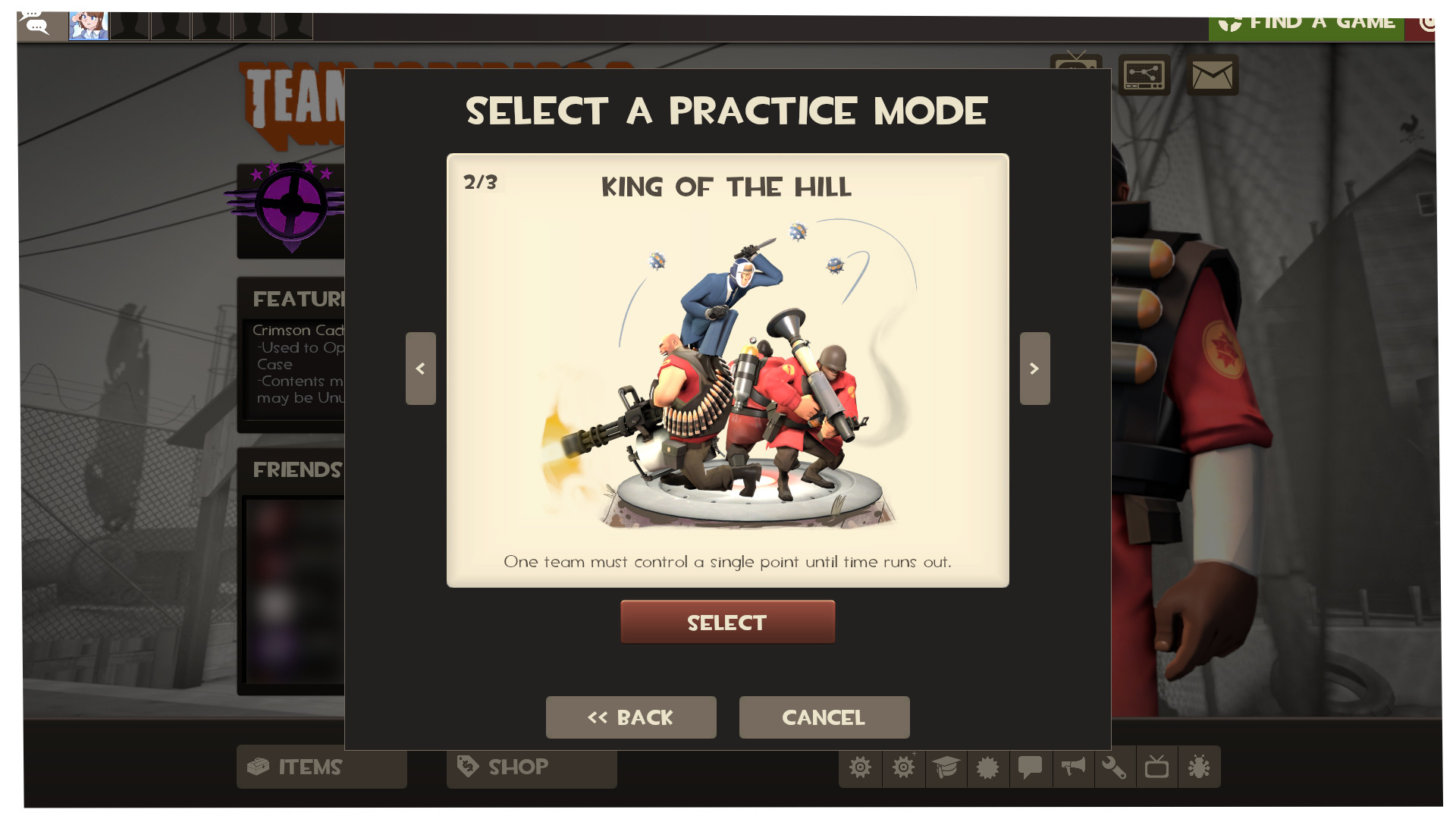Select the King of the Hill mode

726,622
